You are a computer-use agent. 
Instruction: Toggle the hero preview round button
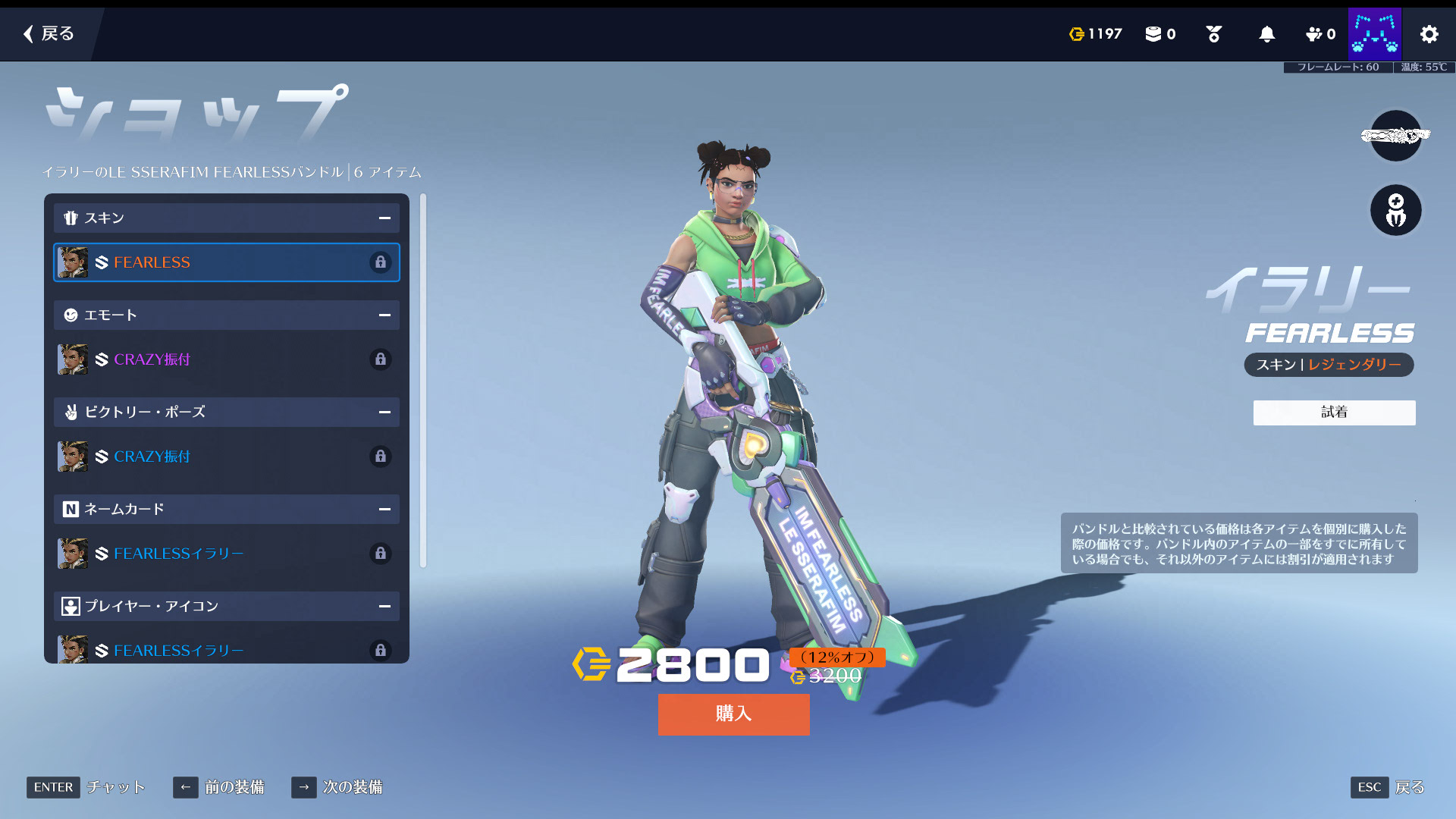tap(1395, 210)
